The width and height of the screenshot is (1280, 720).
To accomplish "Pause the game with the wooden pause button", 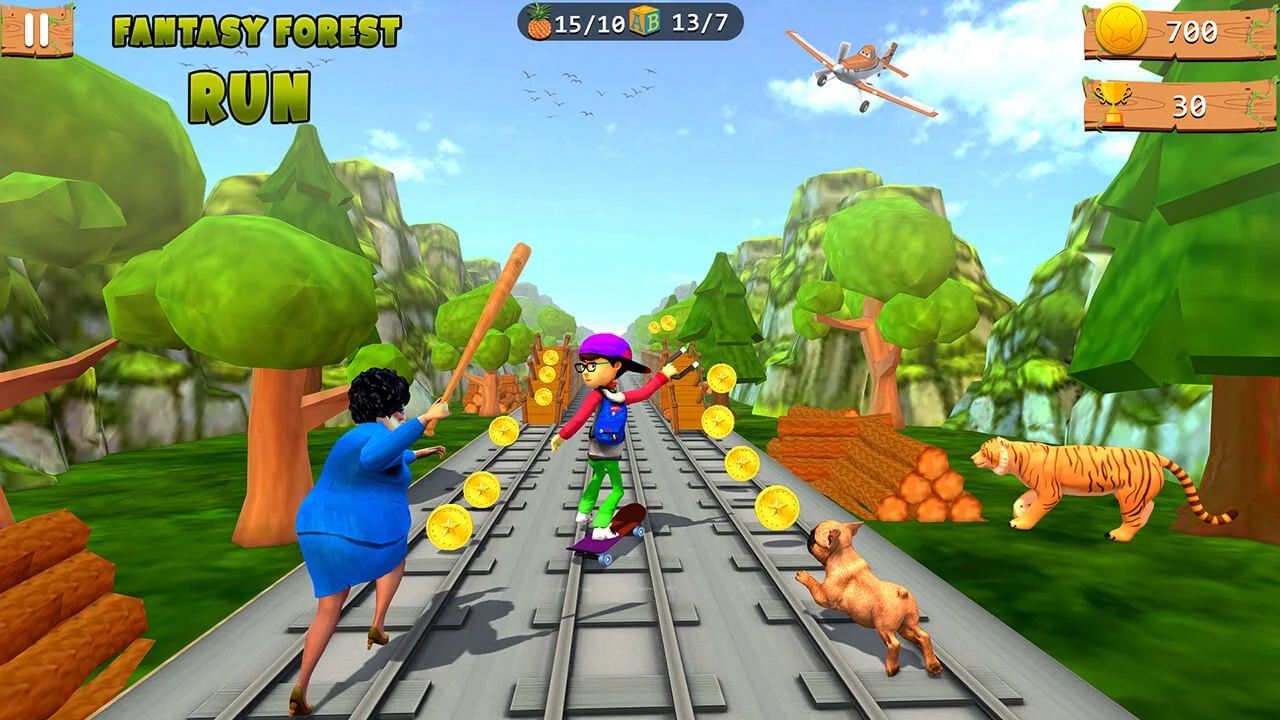I will point(37,30).
